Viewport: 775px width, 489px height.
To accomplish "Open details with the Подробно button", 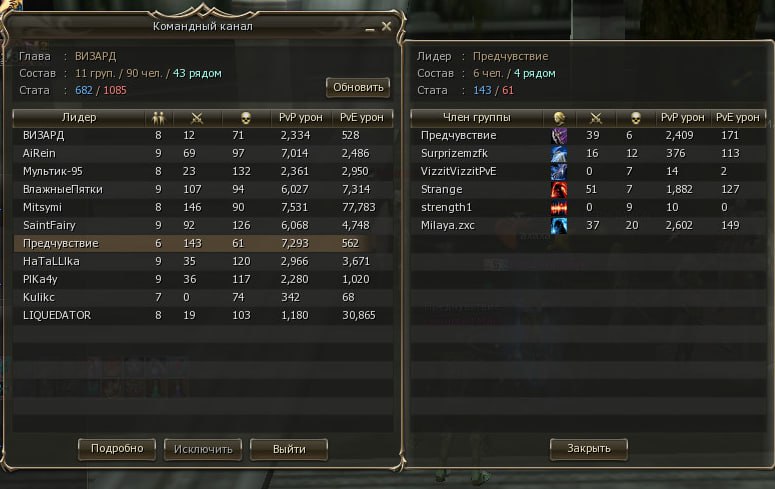I will 117,448.
